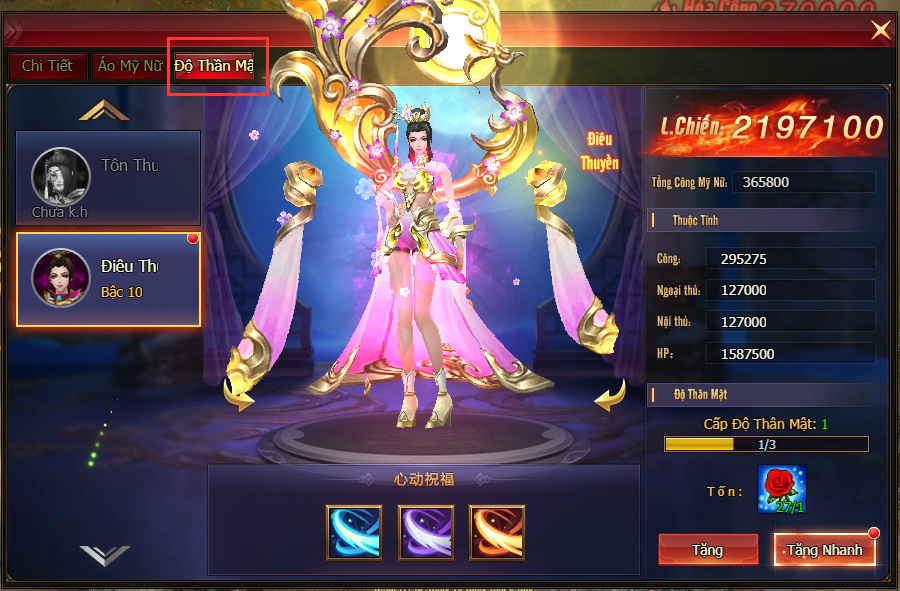The height and width of the screenshot is (591, 900).
Task: Activate the purple swirl skill icon
Action: pyautogui.click(x=426, y=532)
